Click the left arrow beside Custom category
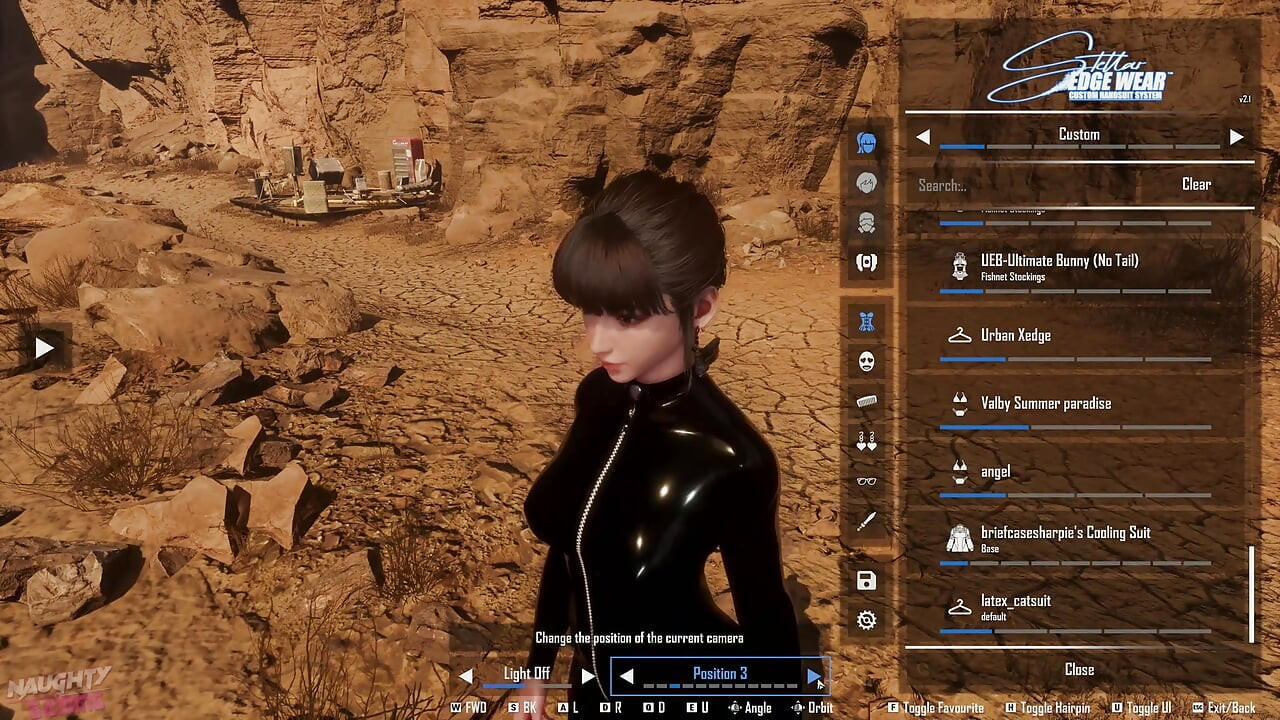This screenshot has width=1280, height=720. click(x=923, y=134)
